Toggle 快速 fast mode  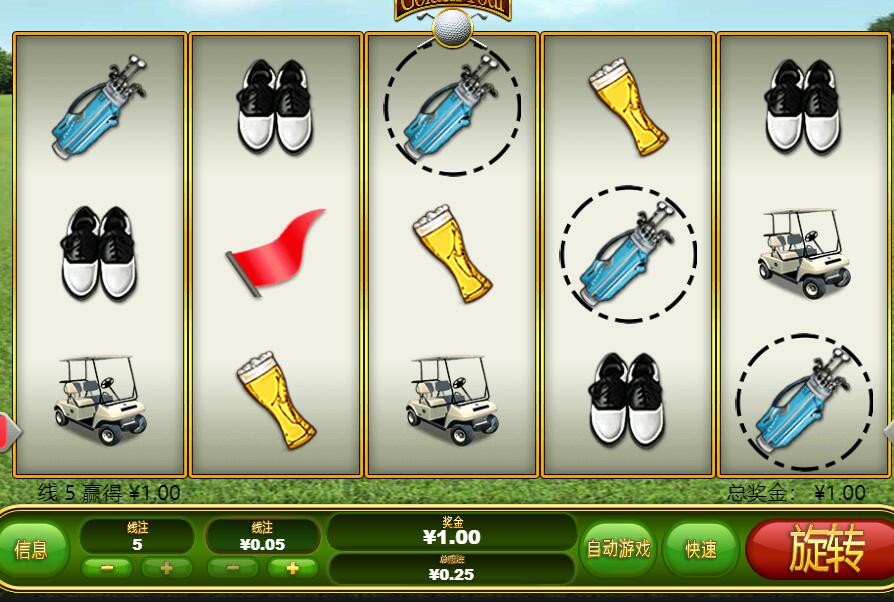[x=700, y=549]
